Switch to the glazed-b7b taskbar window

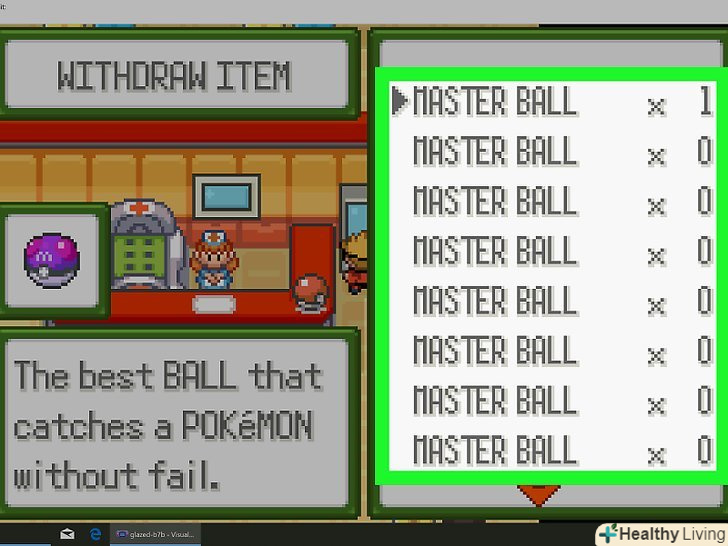pos(157,534)
